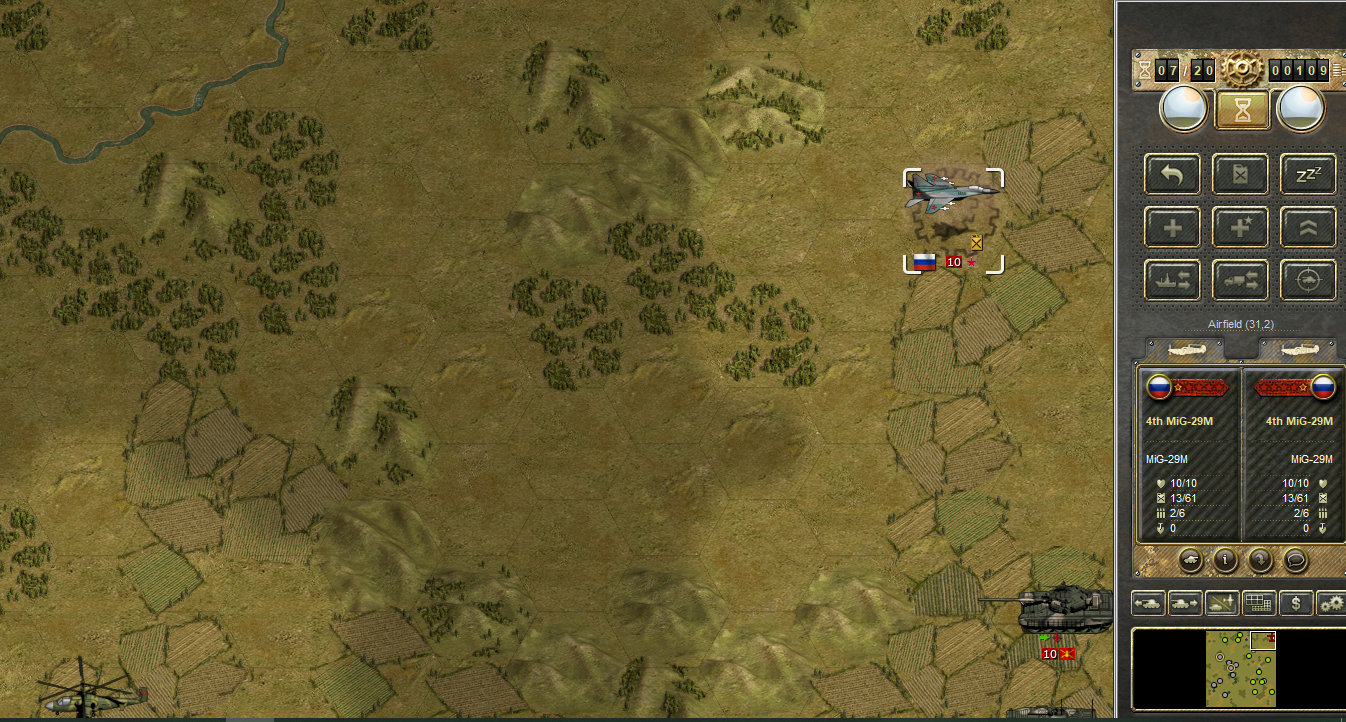Switch to the left aircraft tab
This screenshot has height=722, width=1346.
(1185, 350)
